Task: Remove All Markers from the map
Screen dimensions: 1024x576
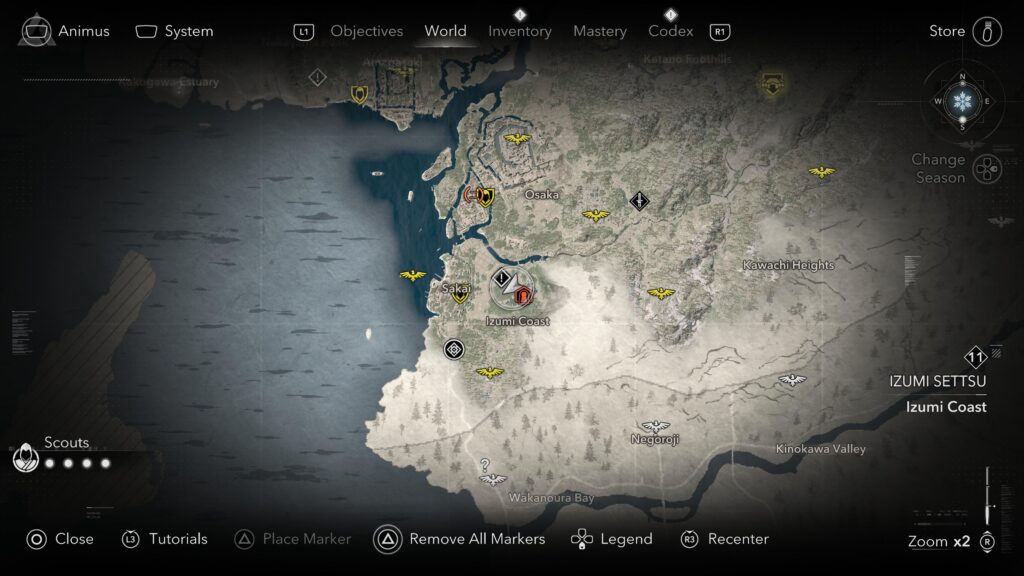Action: (460, 539)
